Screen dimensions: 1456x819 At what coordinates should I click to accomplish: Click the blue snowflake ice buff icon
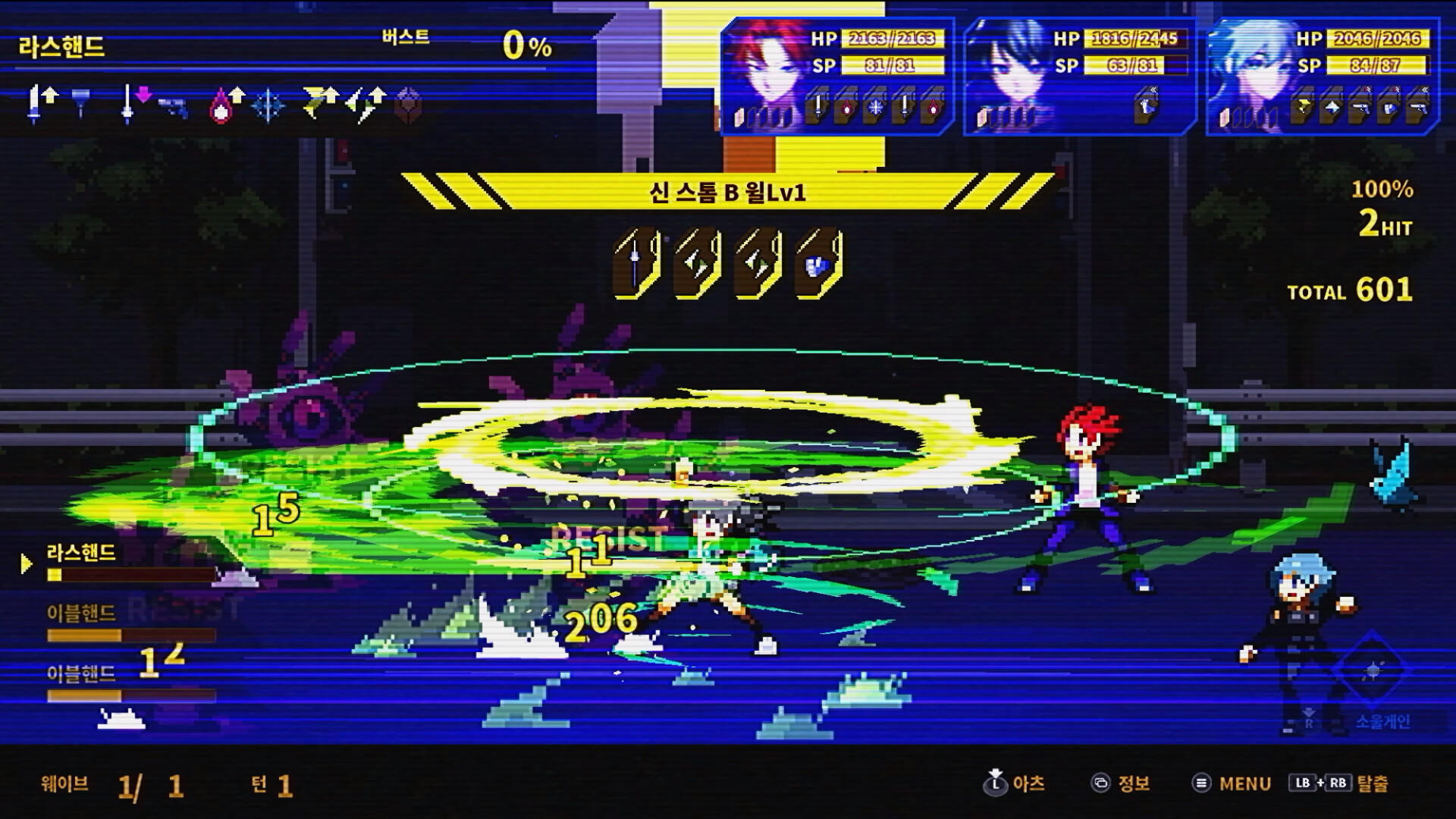tap(267, 106)
